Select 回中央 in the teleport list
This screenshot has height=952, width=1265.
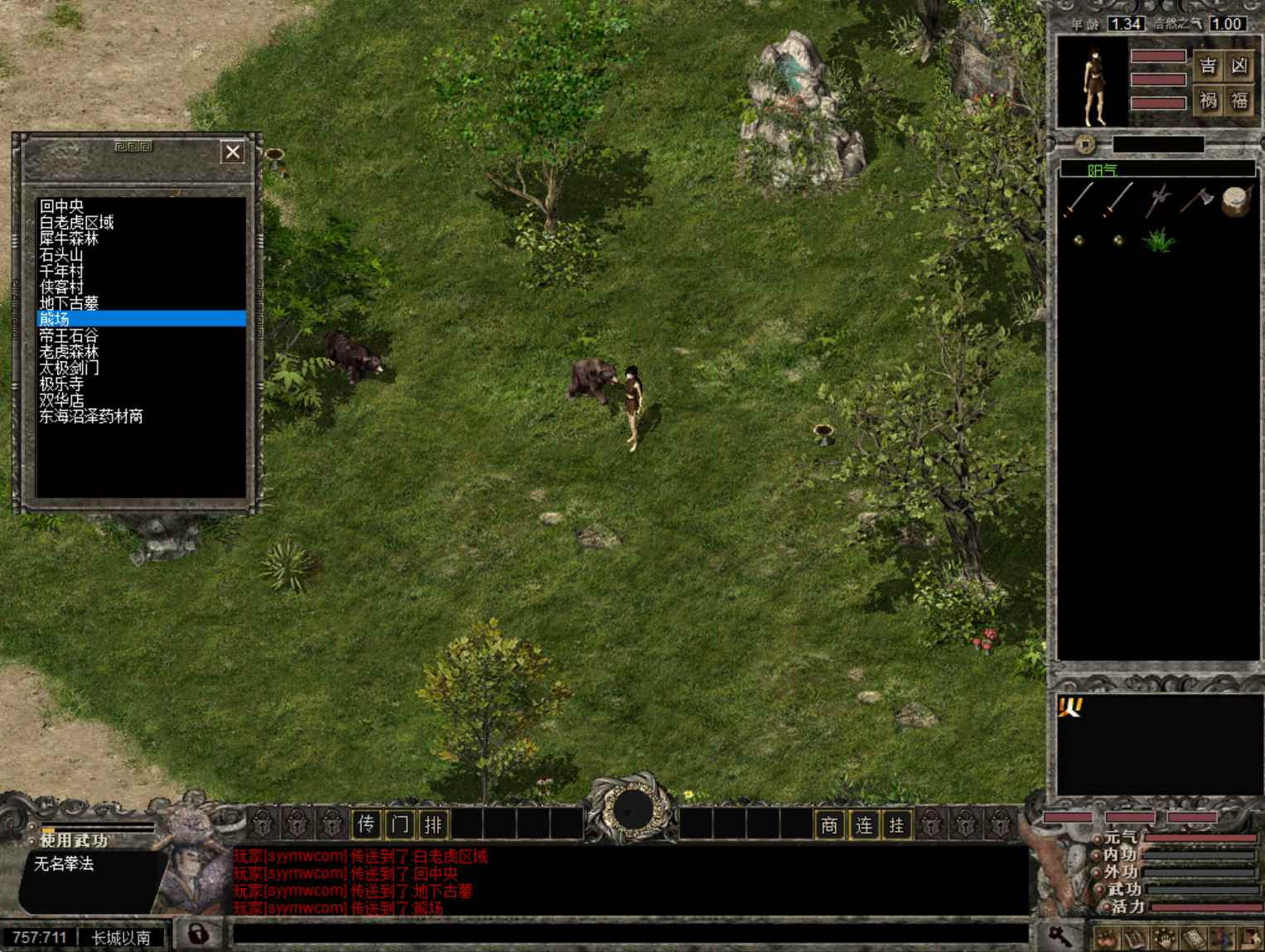tap(61, 206)
